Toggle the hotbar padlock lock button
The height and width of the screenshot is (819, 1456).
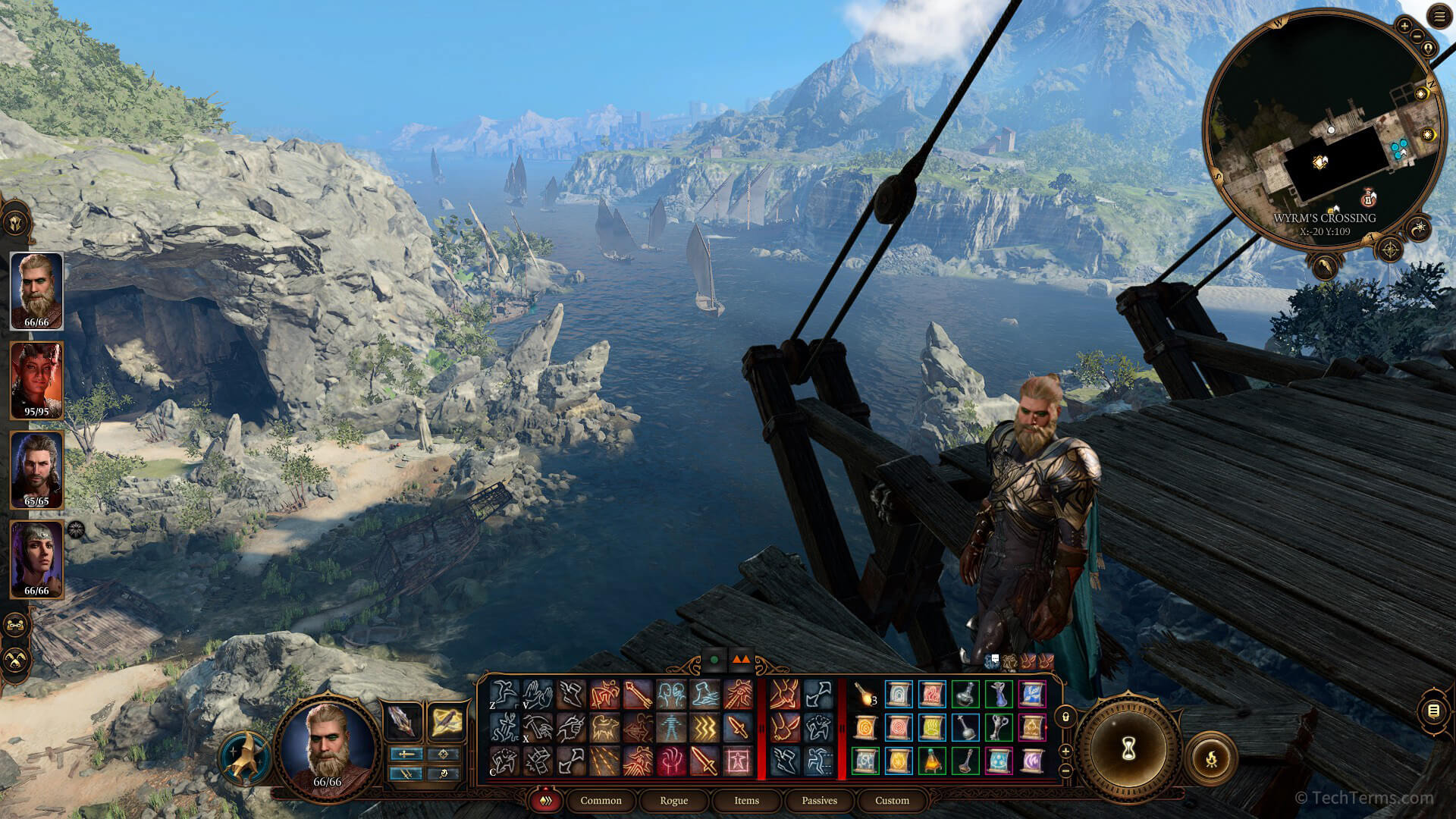pos(1065,716)
